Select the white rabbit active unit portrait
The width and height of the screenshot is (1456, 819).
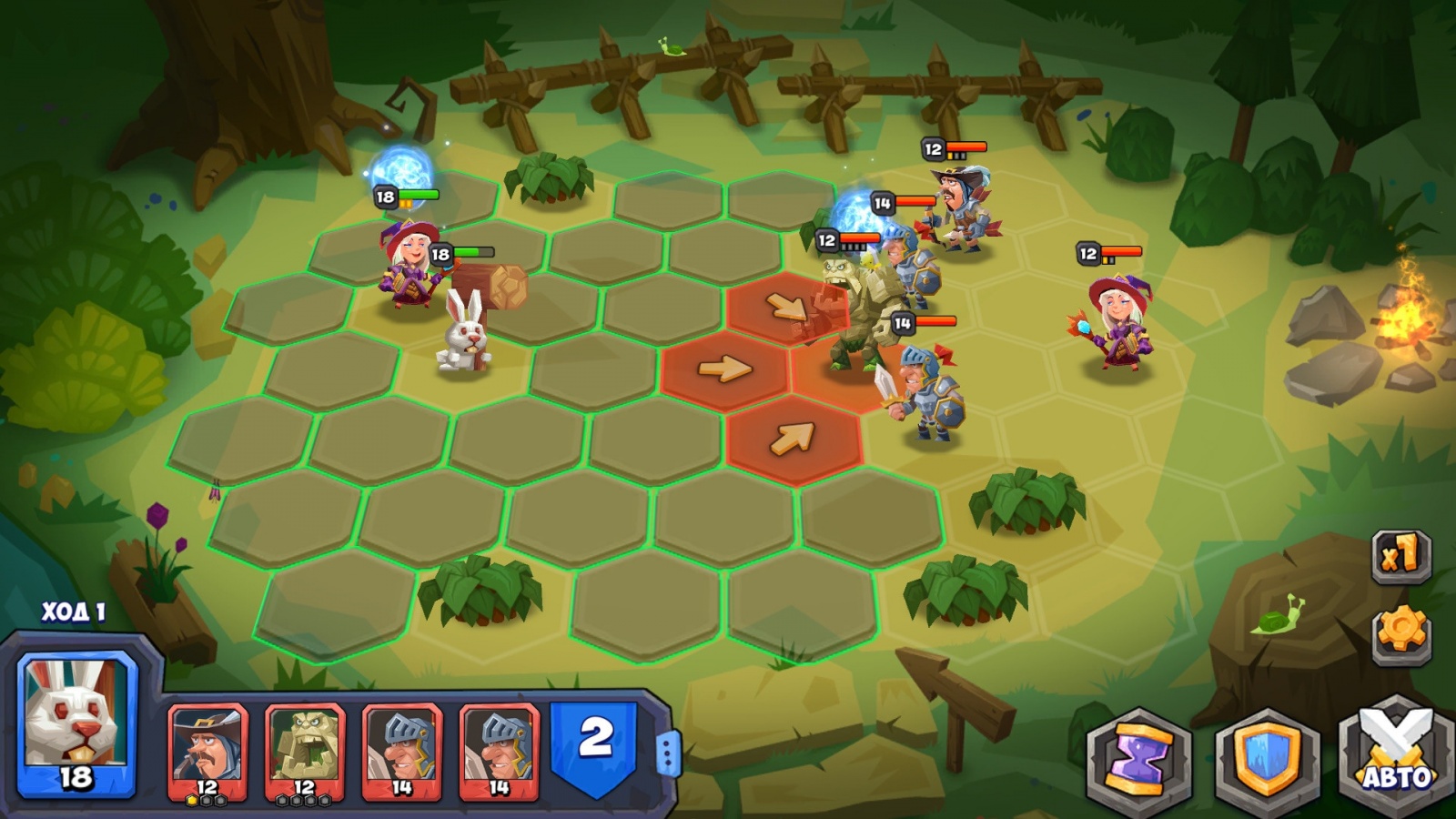click(76, 724)
